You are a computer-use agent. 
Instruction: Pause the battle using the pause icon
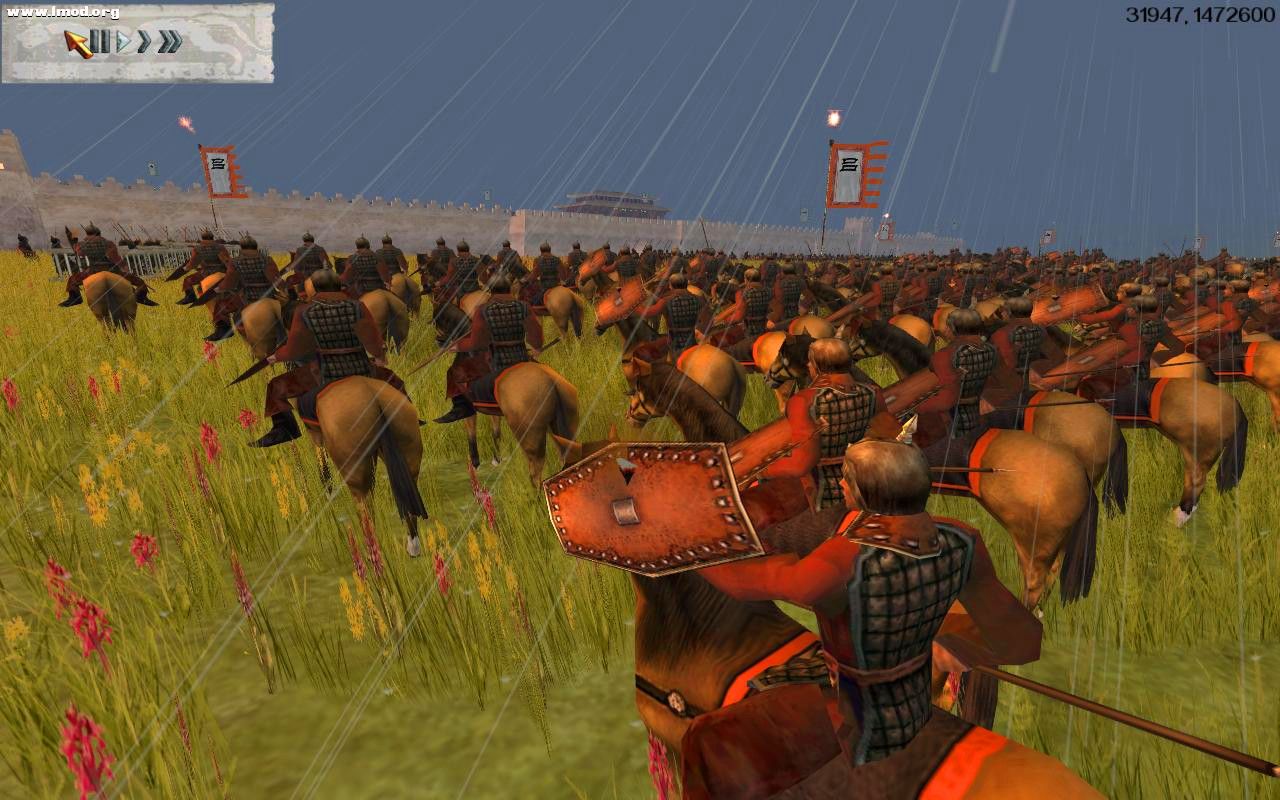101,41
